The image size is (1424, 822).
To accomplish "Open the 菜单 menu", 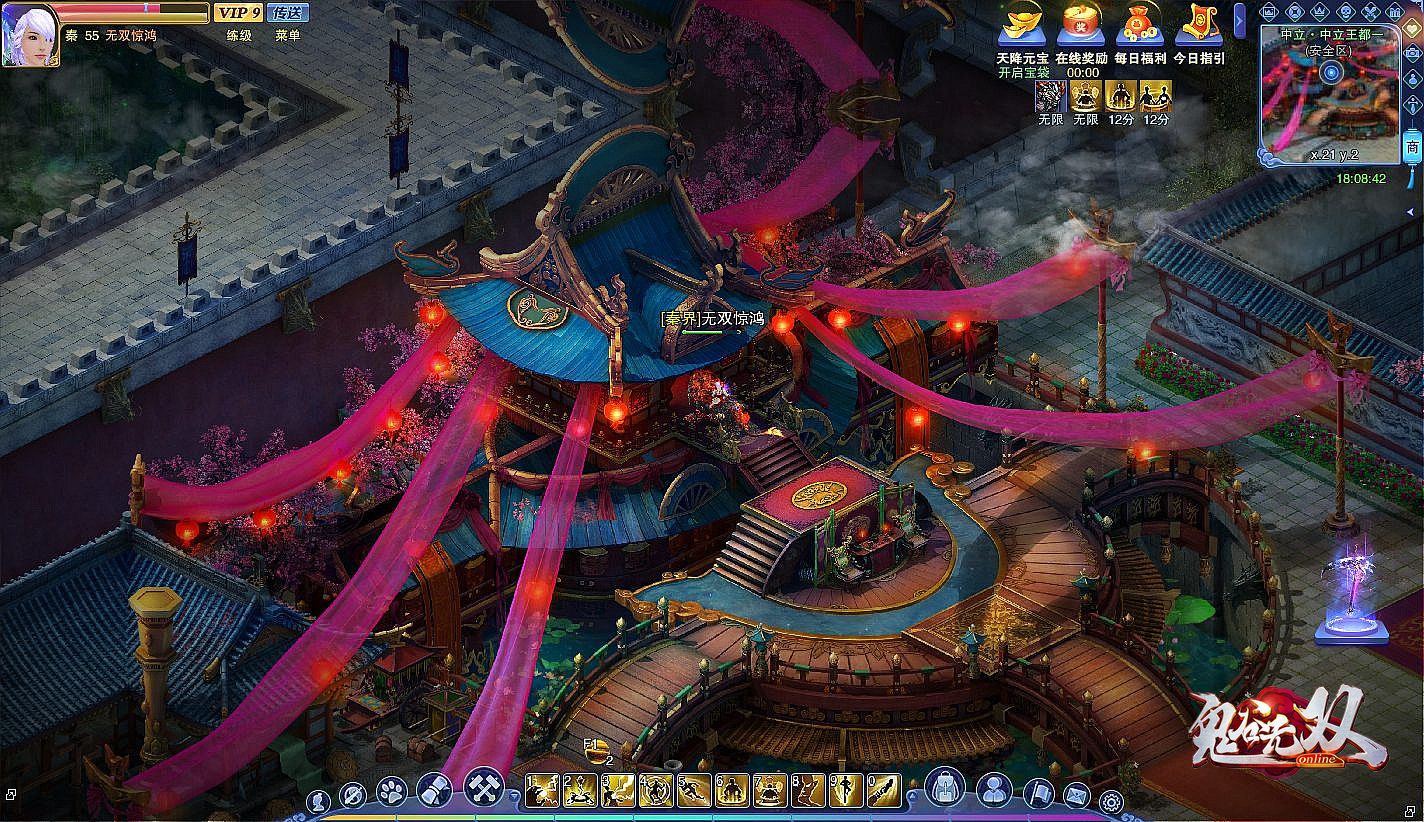I will tap(288, 35).
